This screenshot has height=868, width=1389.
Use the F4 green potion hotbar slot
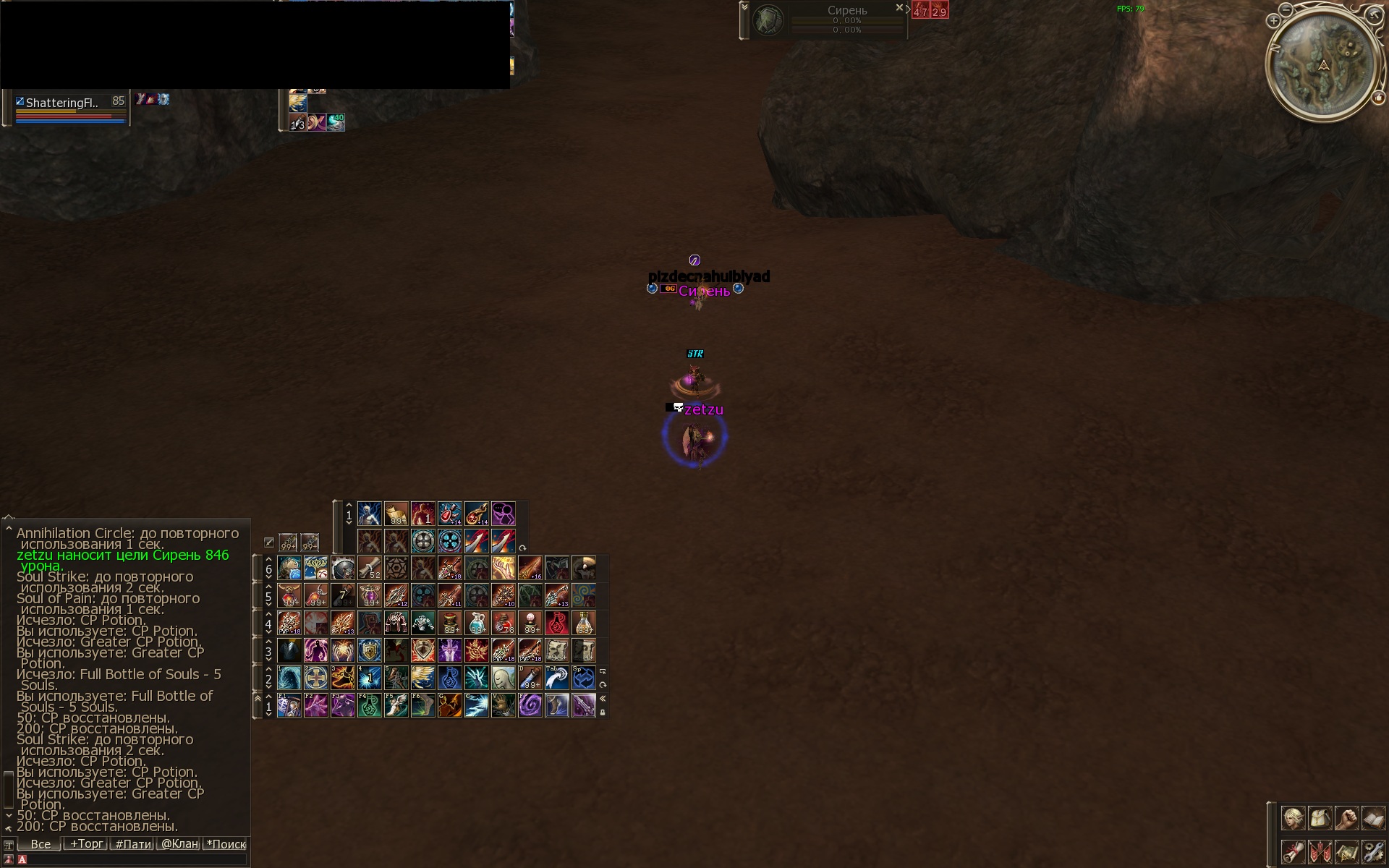point(370,705)
